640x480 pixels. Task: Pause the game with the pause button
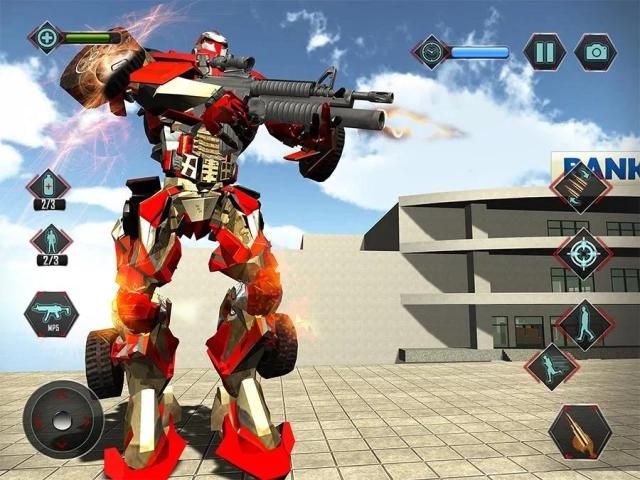pos(545,52)
